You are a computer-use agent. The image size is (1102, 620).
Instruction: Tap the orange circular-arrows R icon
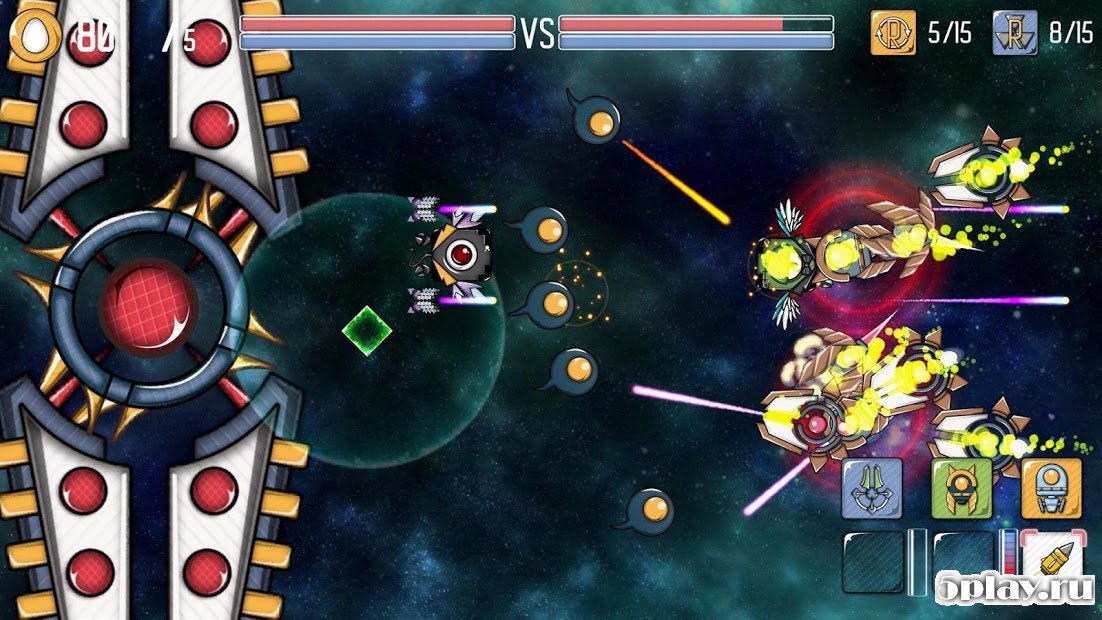pos(894,33)
